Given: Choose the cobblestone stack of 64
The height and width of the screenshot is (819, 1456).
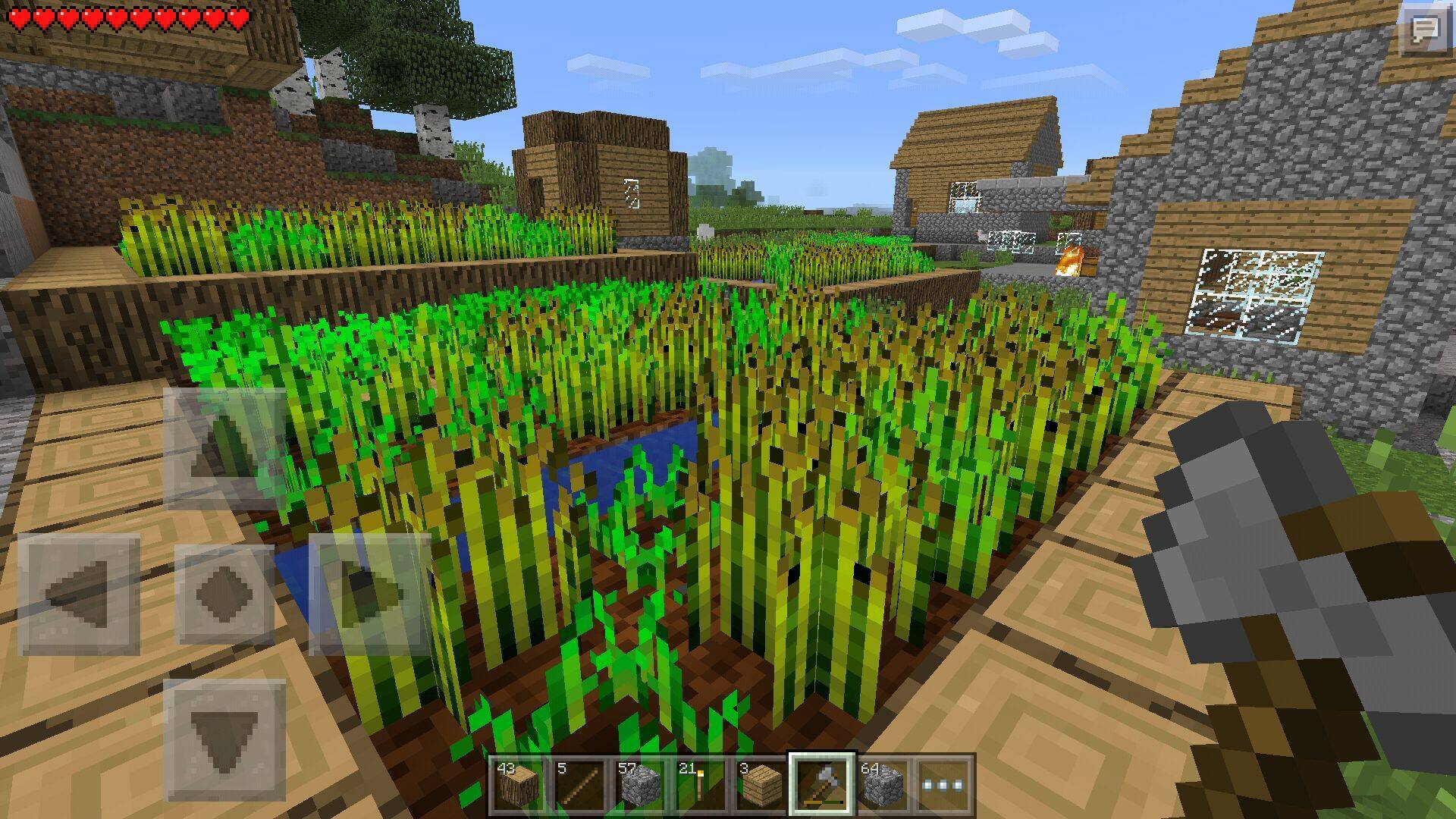Looking at the screenshot, I should pyautogui.click(x=883, y=784).
